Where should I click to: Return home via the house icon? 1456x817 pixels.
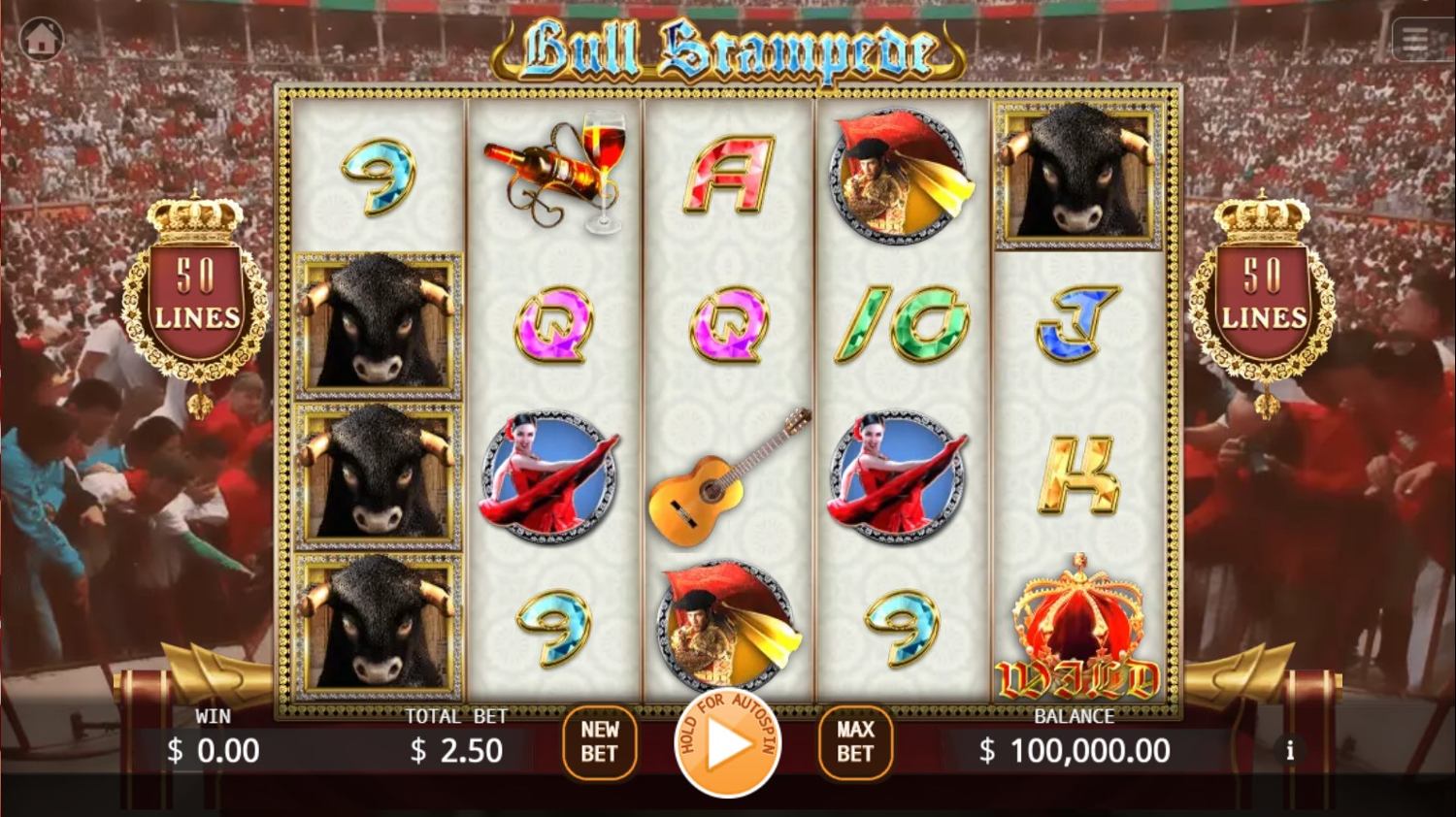41,40
